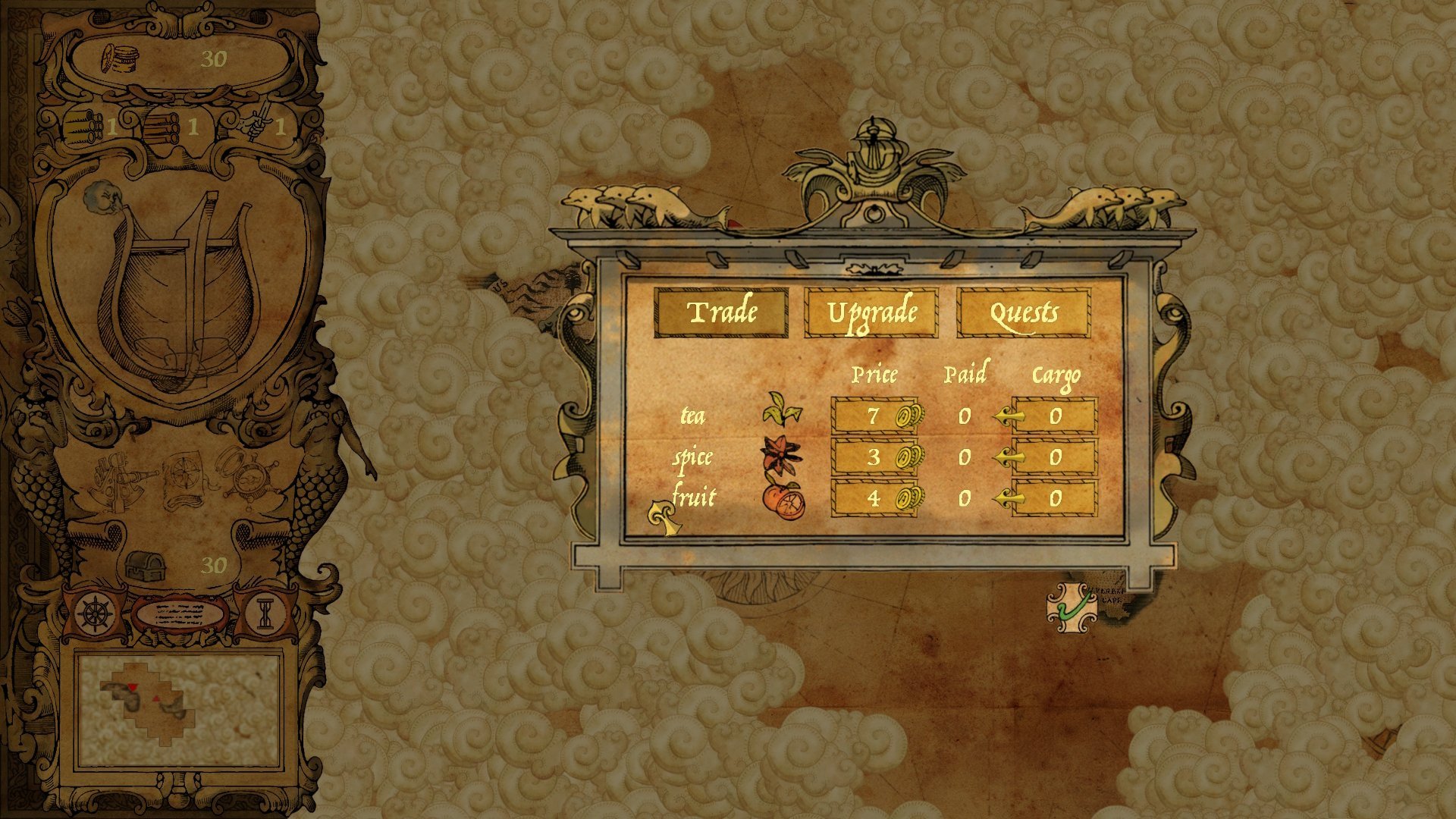Show the Quests tab
Viewport: 1456px width, 819px height.
(1023, 312)
